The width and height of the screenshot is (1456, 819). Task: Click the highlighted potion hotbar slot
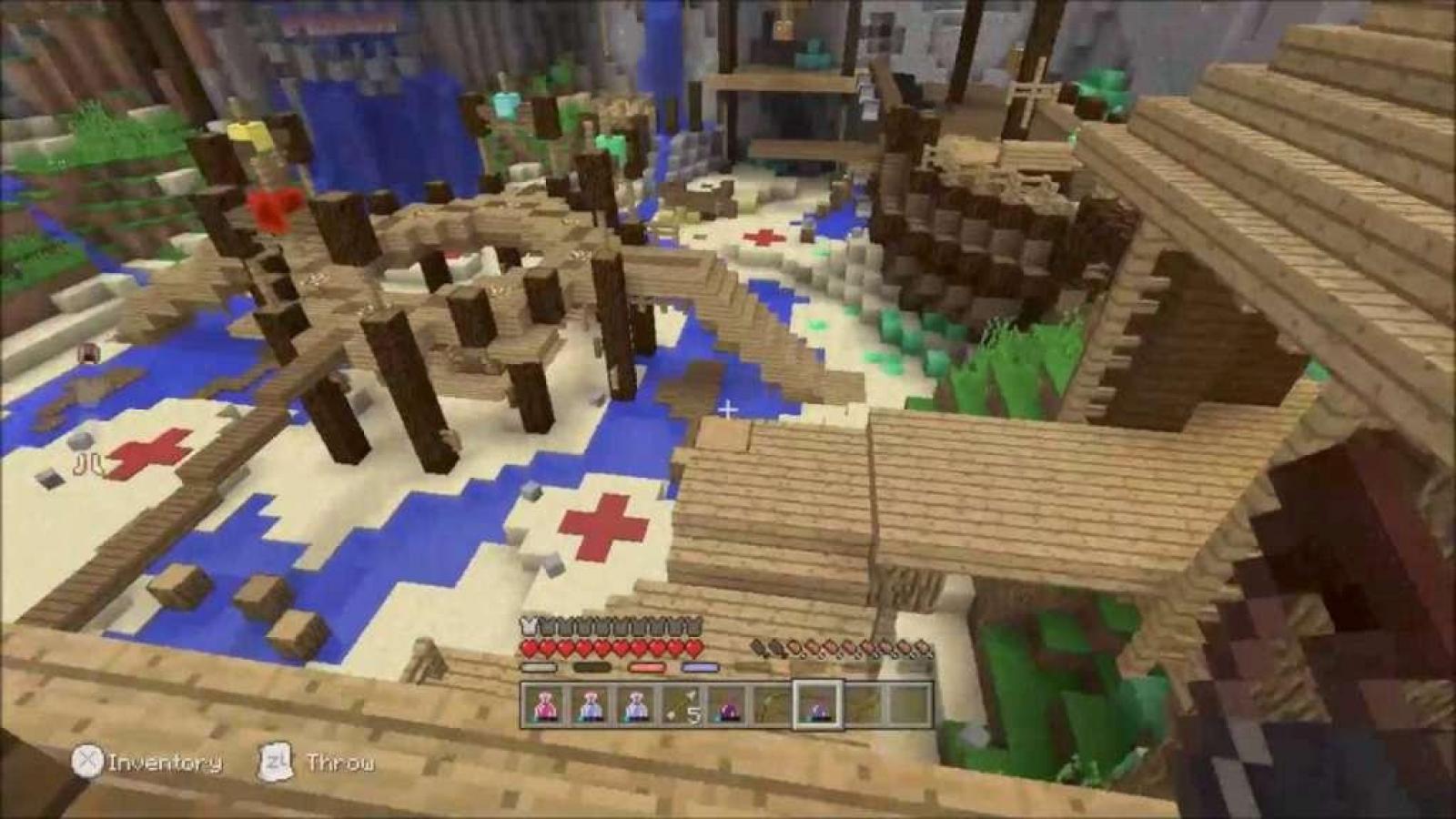(x=817, y=704)
